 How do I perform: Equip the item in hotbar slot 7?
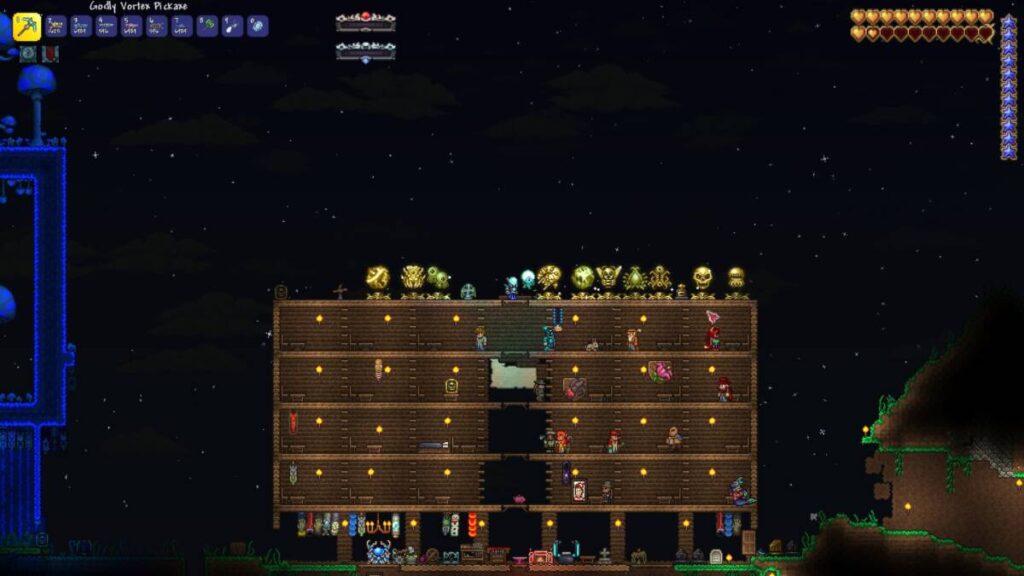181,26
